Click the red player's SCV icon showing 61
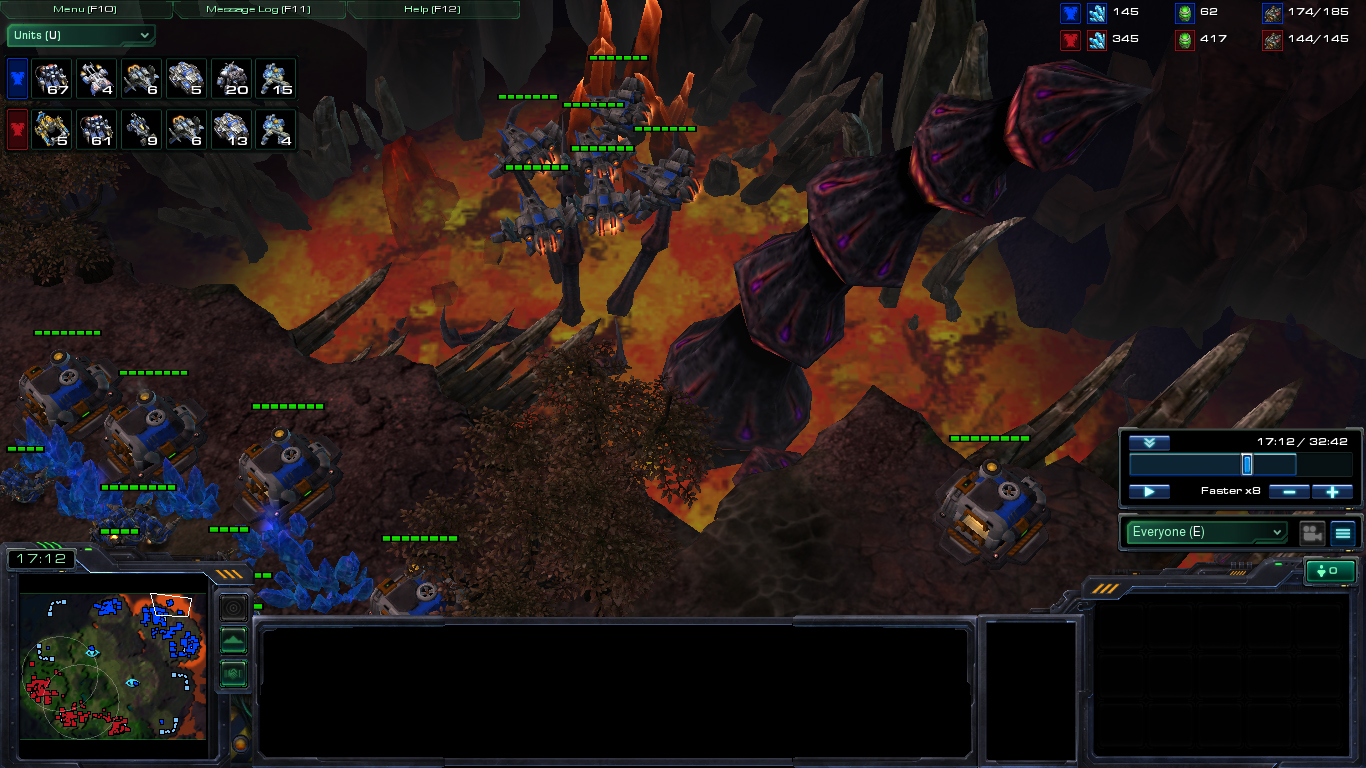Viewport: 1366px width, 768px height. click(97, 130)
